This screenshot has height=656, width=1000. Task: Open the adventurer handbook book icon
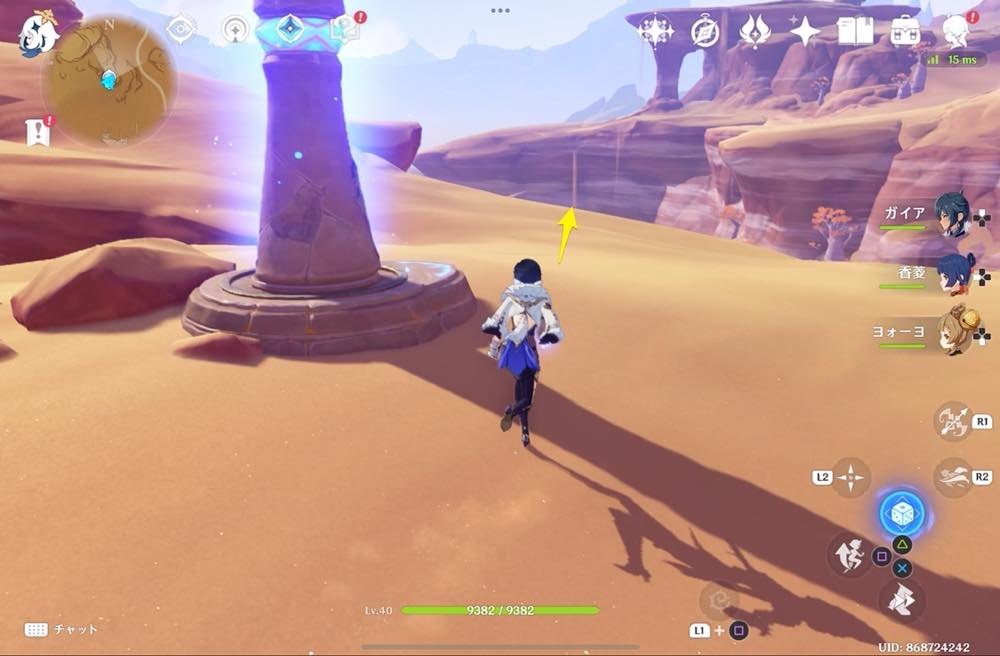855,32
